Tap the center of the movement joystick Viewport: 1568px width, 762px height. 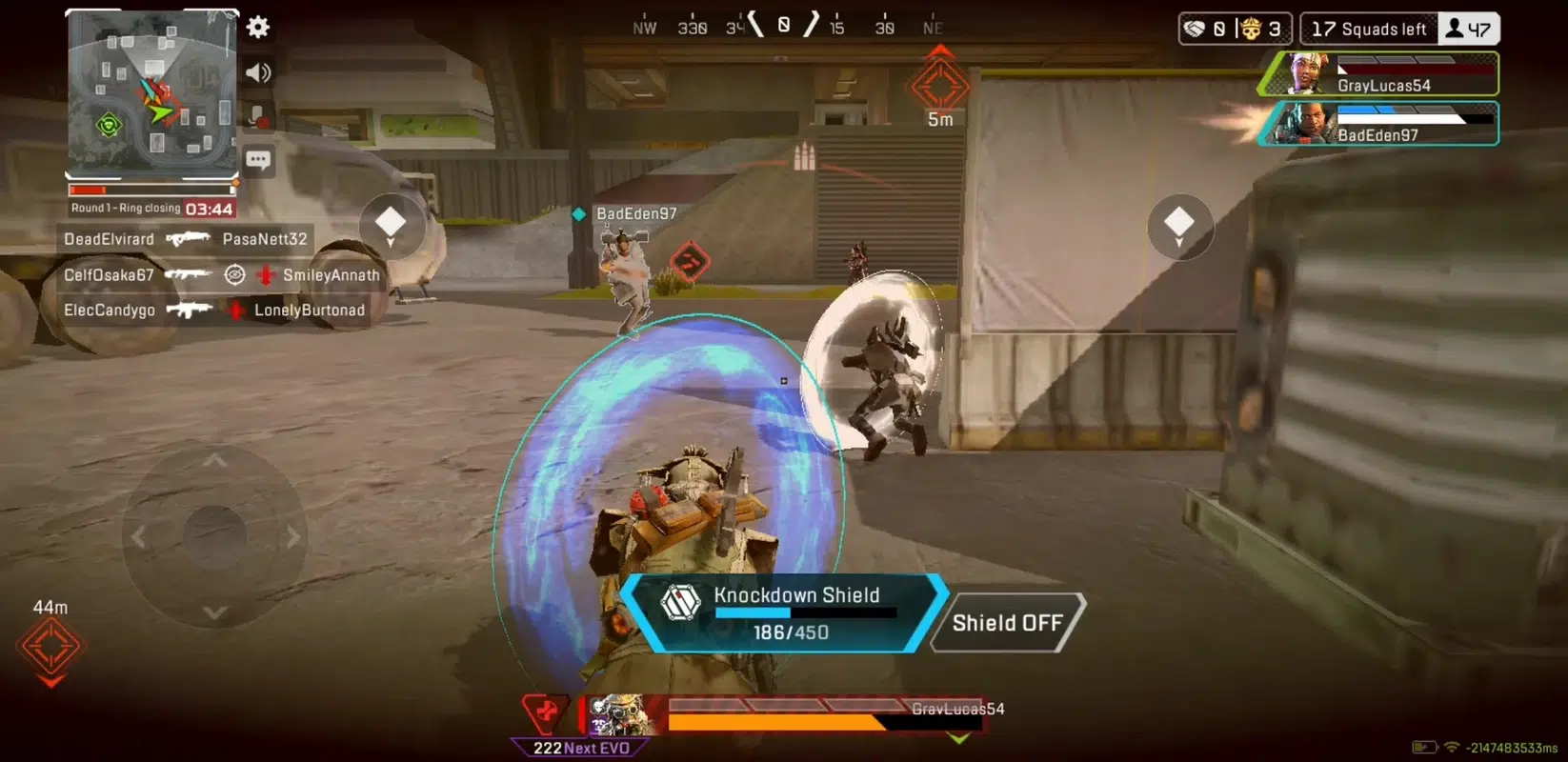pos(215,536)
